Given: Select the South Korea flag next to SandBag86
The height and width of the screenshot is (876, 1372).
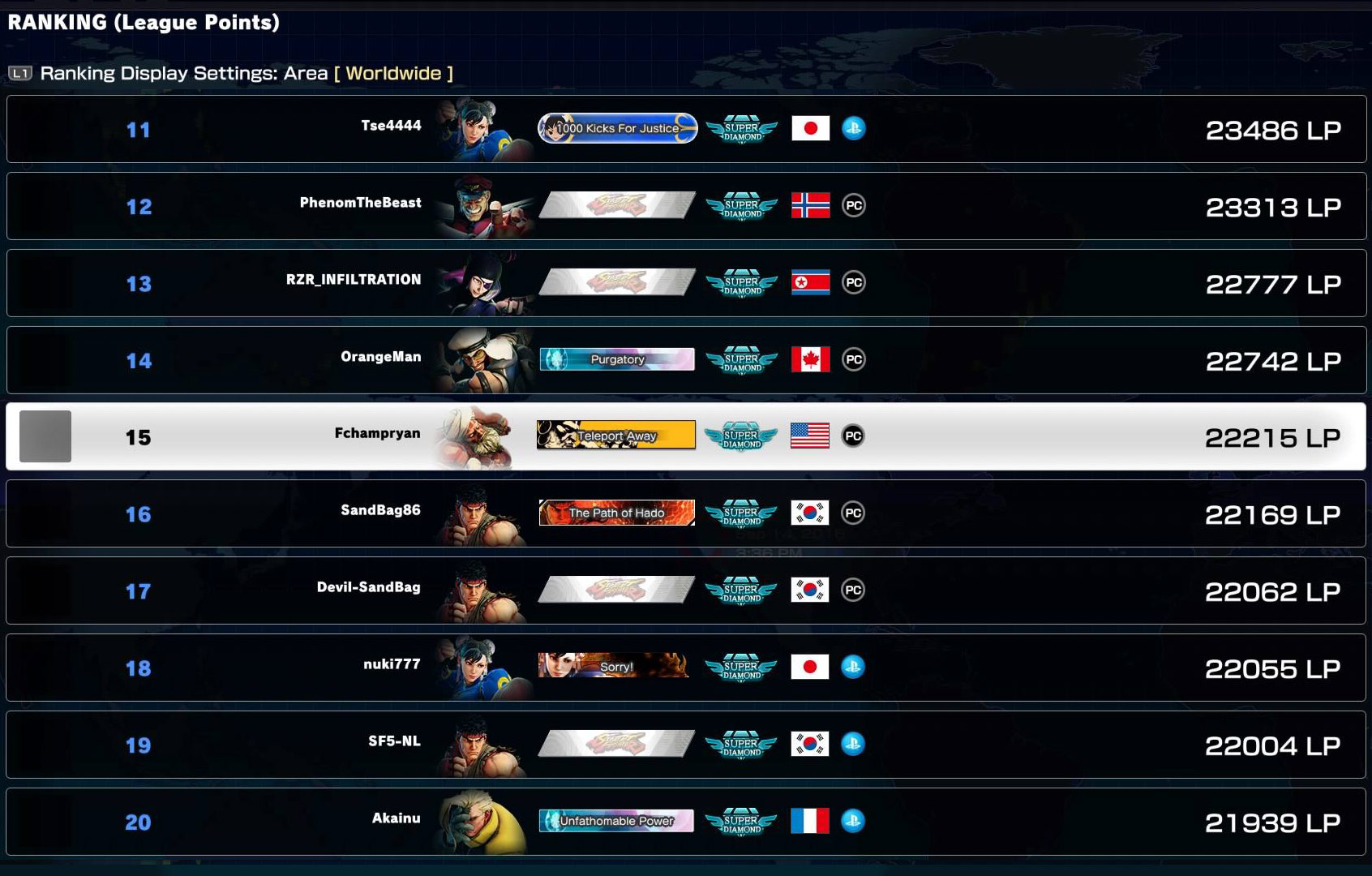Looking at the screenshot, I should (808, 513).
